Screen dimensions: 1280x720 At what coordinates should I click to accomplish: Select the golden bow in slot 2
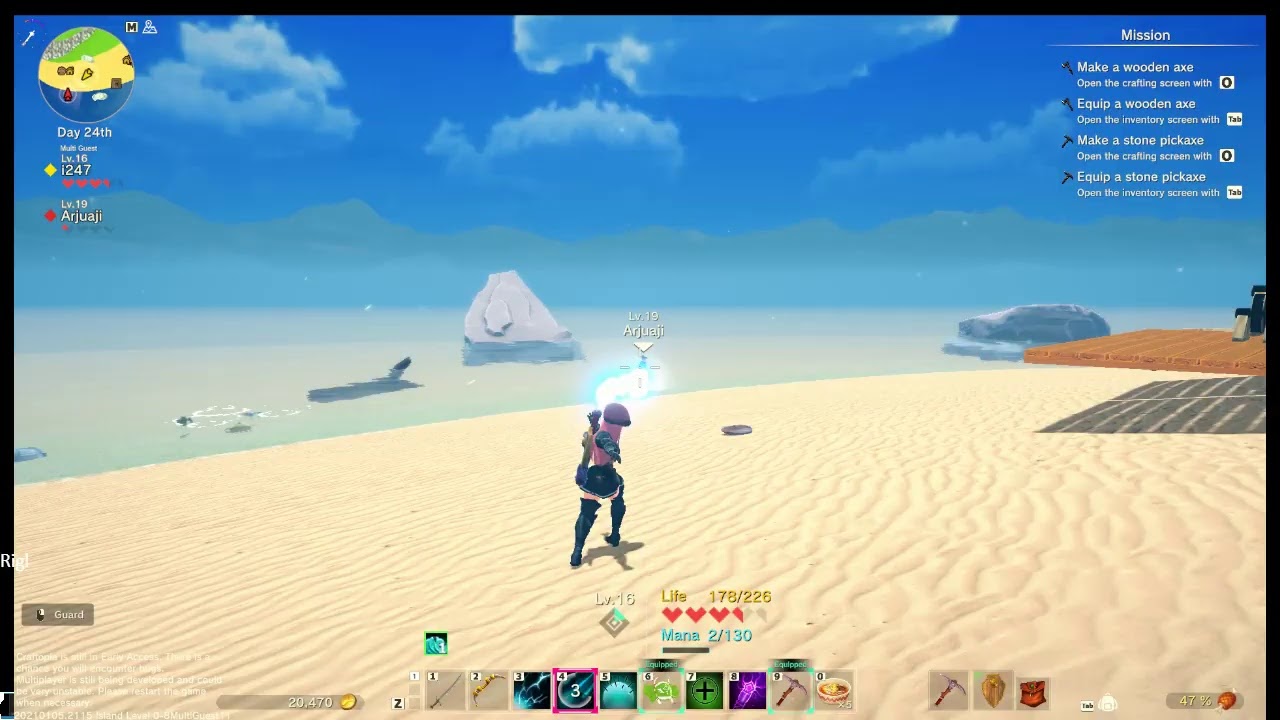[x=489, y=691]
